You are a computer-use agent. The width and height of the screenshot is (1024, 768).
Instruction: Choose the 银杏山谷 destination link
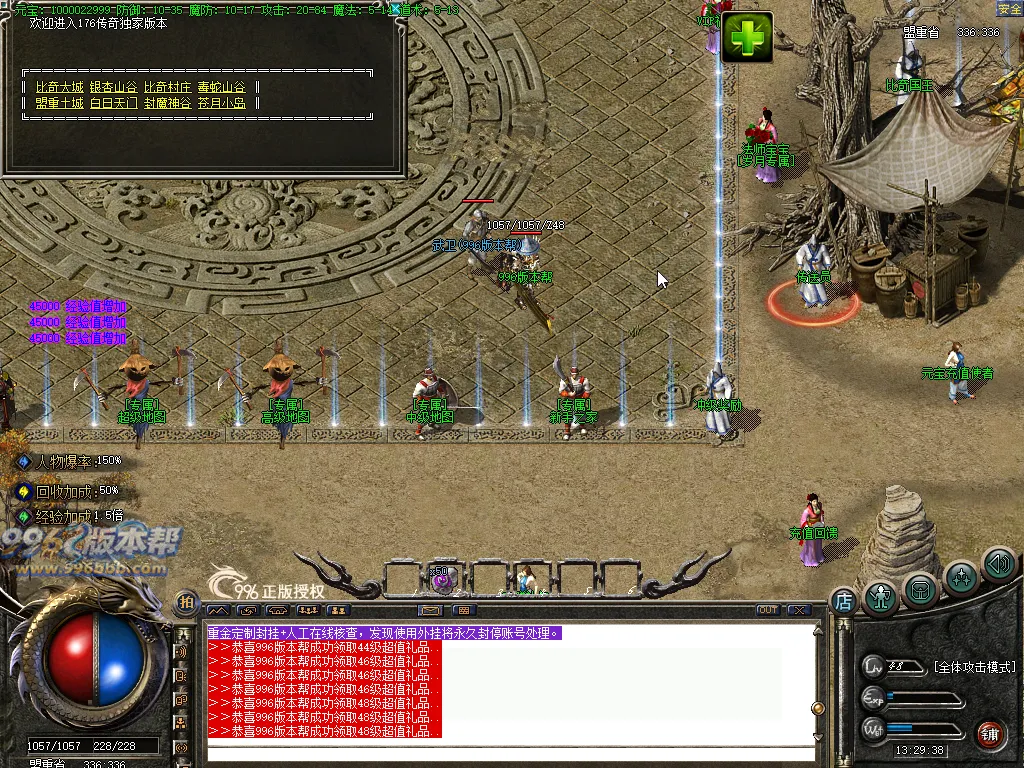pyautogui.click(x=114, y=87)
